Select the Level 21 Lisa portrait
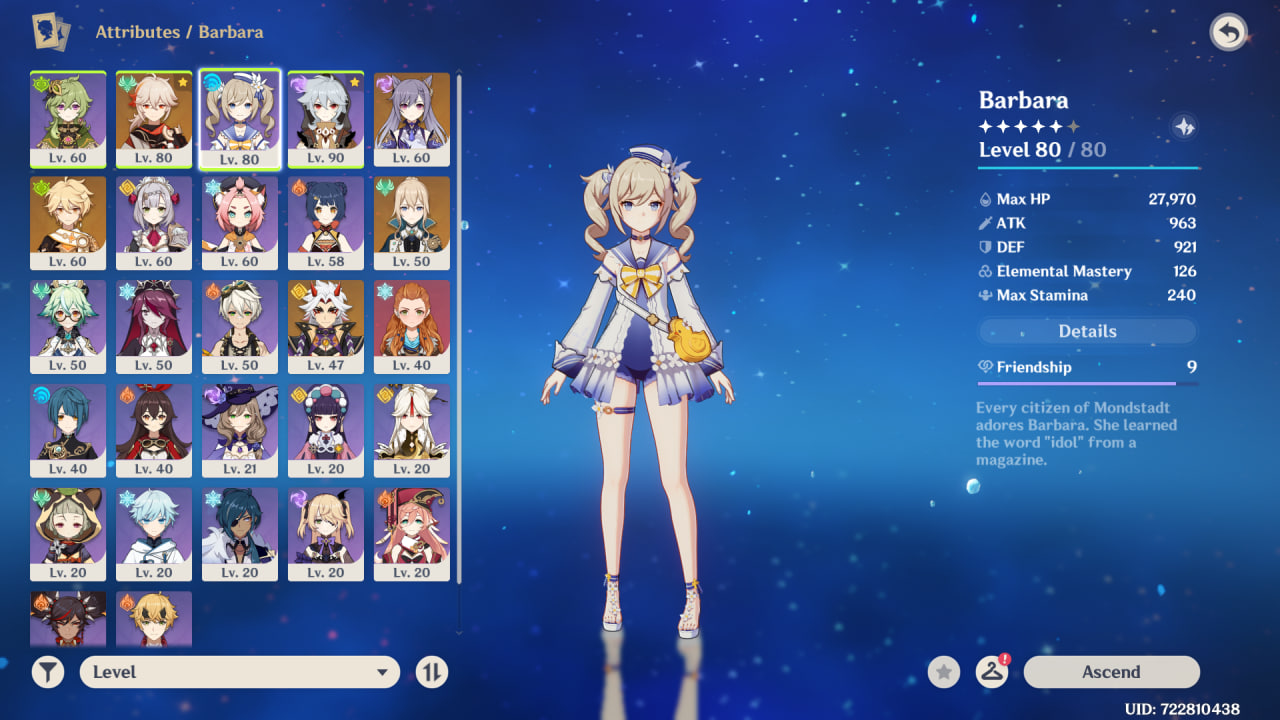This screenshot has width=1280, height=720. coord(240,430)
